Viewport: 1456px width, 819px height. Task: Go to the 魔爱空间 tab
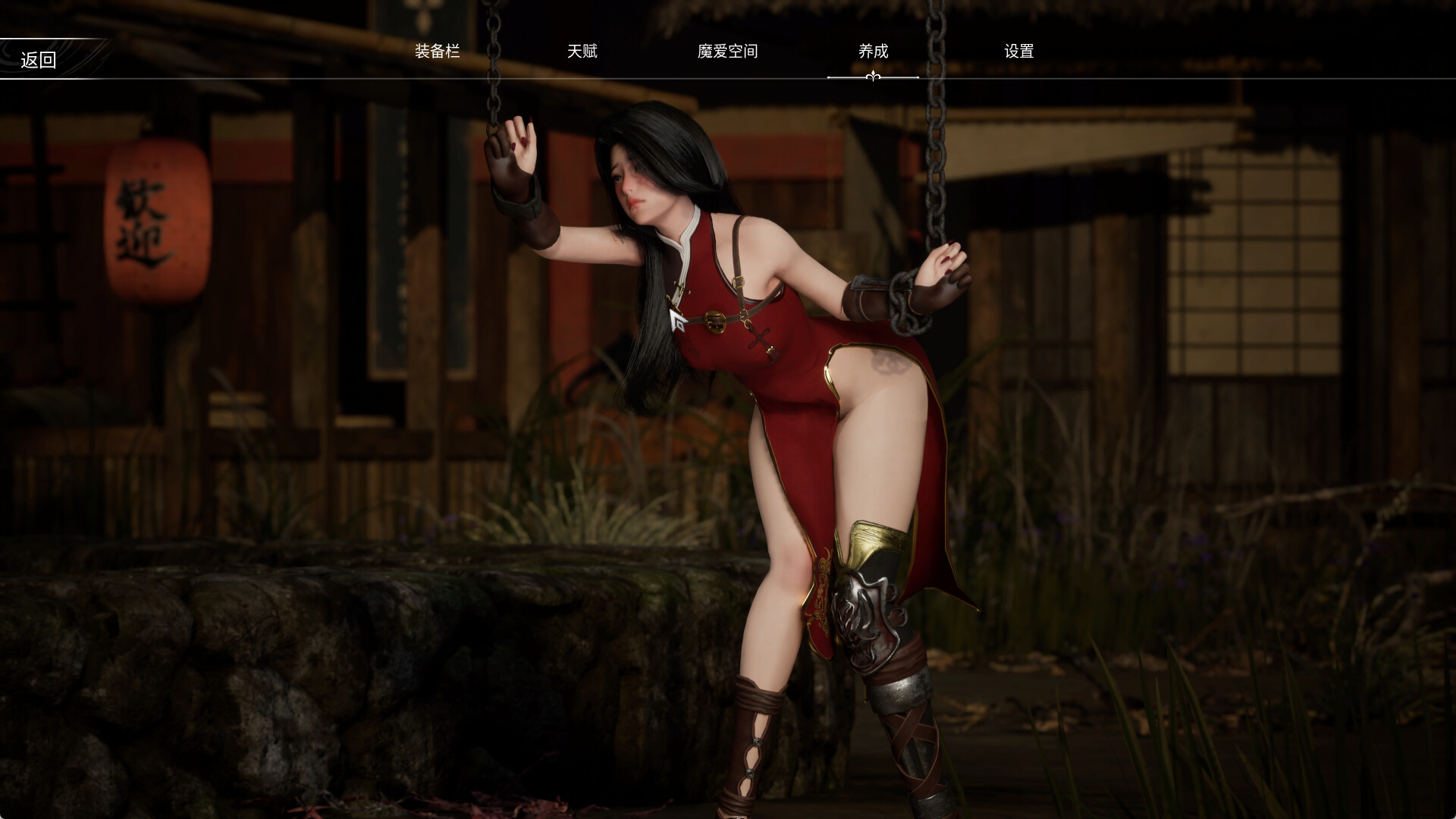pyautogui.click(x=726, y=52)
